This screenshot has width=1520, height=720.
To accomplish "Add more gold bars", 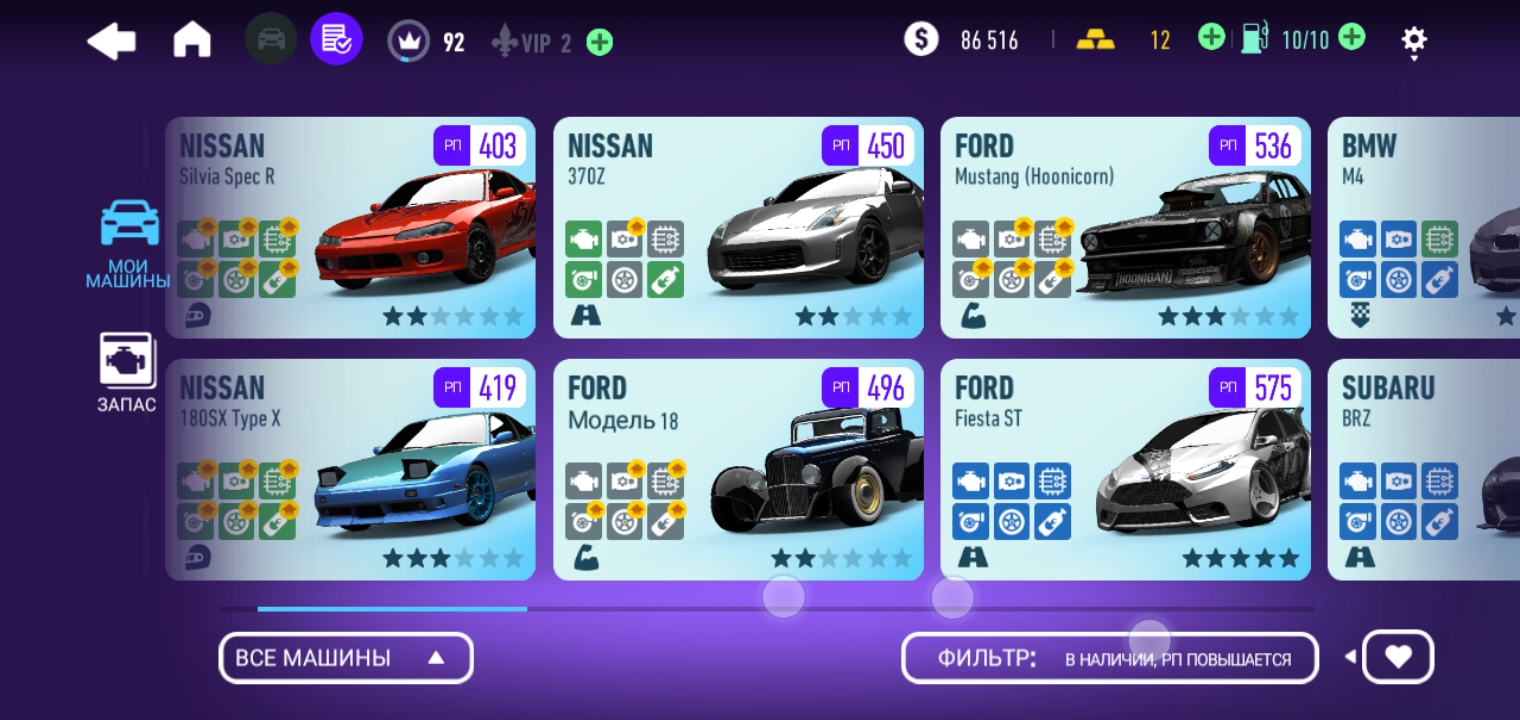I will point(1211,39).
